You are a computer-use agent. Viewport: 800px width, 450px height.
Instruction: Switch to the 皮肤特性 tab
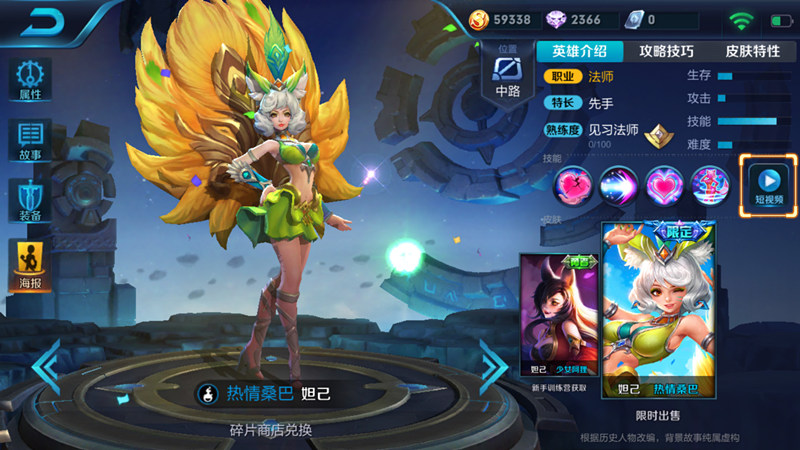coord(753,51)
